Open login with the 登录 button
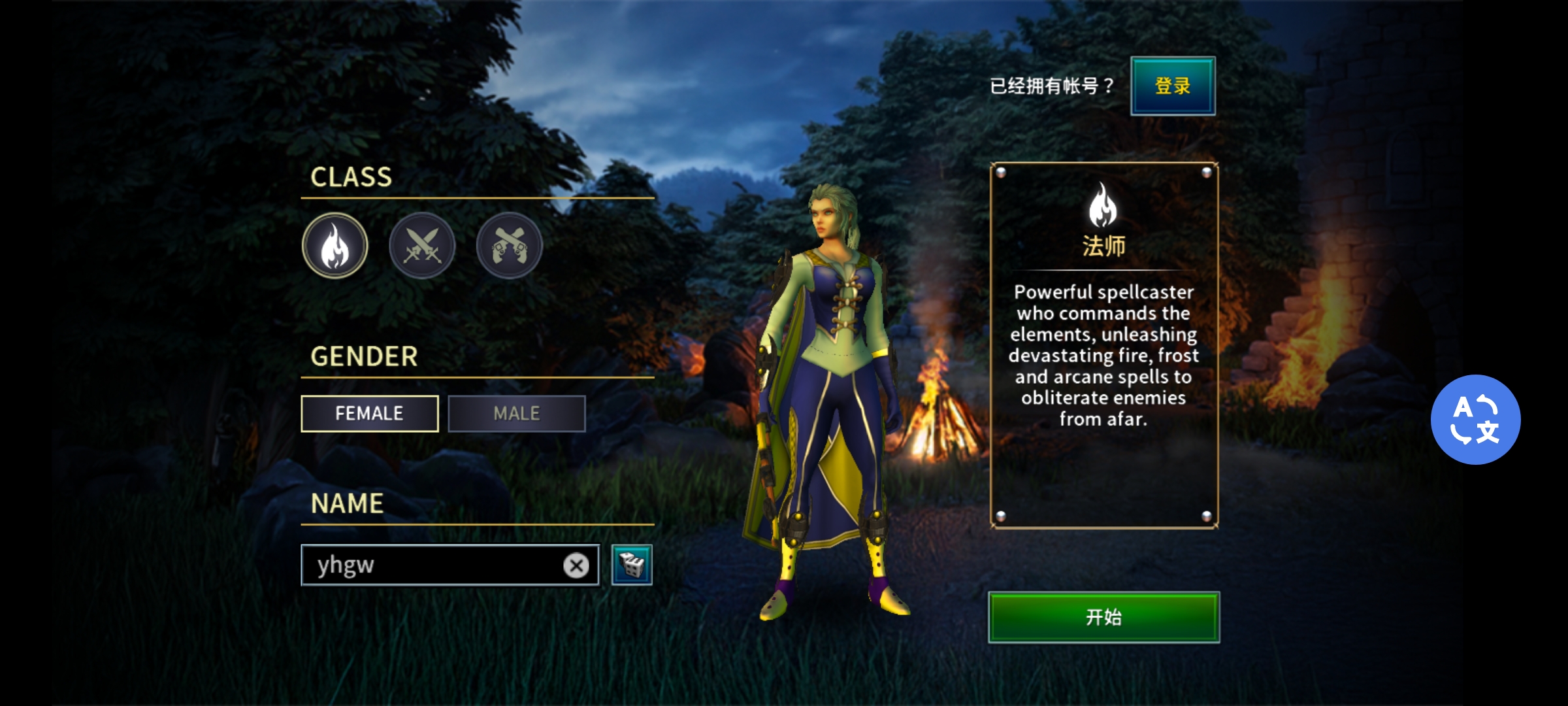The height and width of the screenshot is (706, 1568). click(1173, 86)
